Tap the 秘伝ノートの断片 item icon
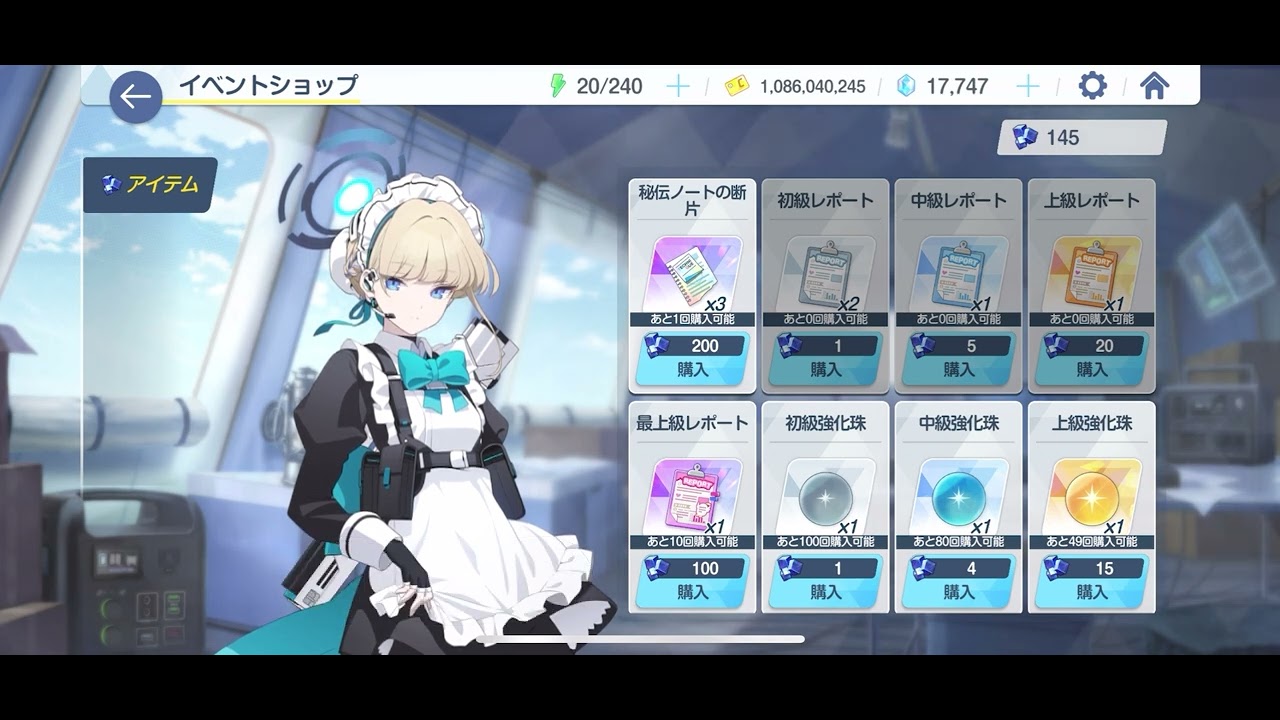The width and height of the screenshot is (1280, 720). click(692, 274)
